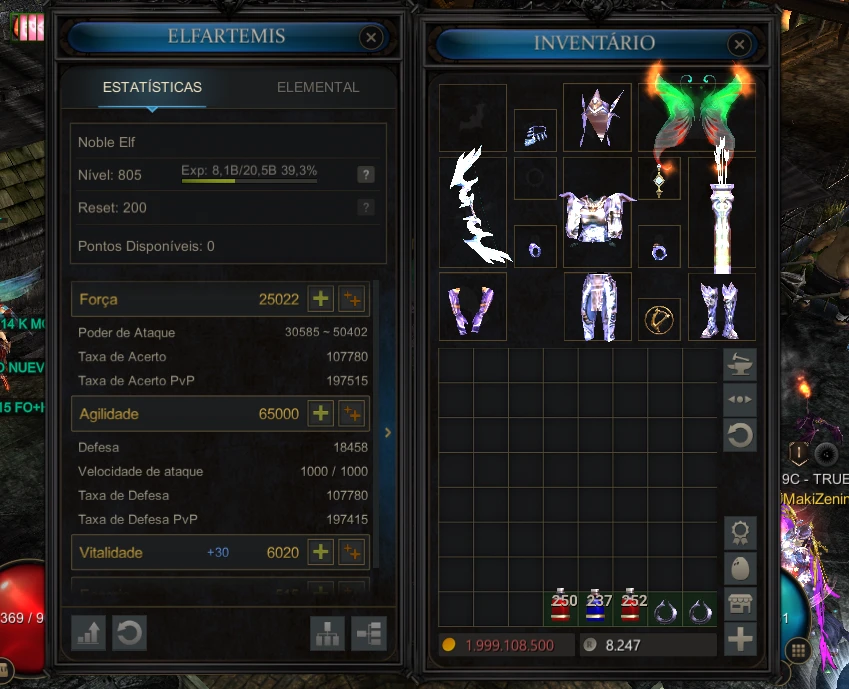Viewport: 849px width, 689px height.
Task: Switch to the Elemental tab
Action: pyautogui.click(x=318, y=87)
